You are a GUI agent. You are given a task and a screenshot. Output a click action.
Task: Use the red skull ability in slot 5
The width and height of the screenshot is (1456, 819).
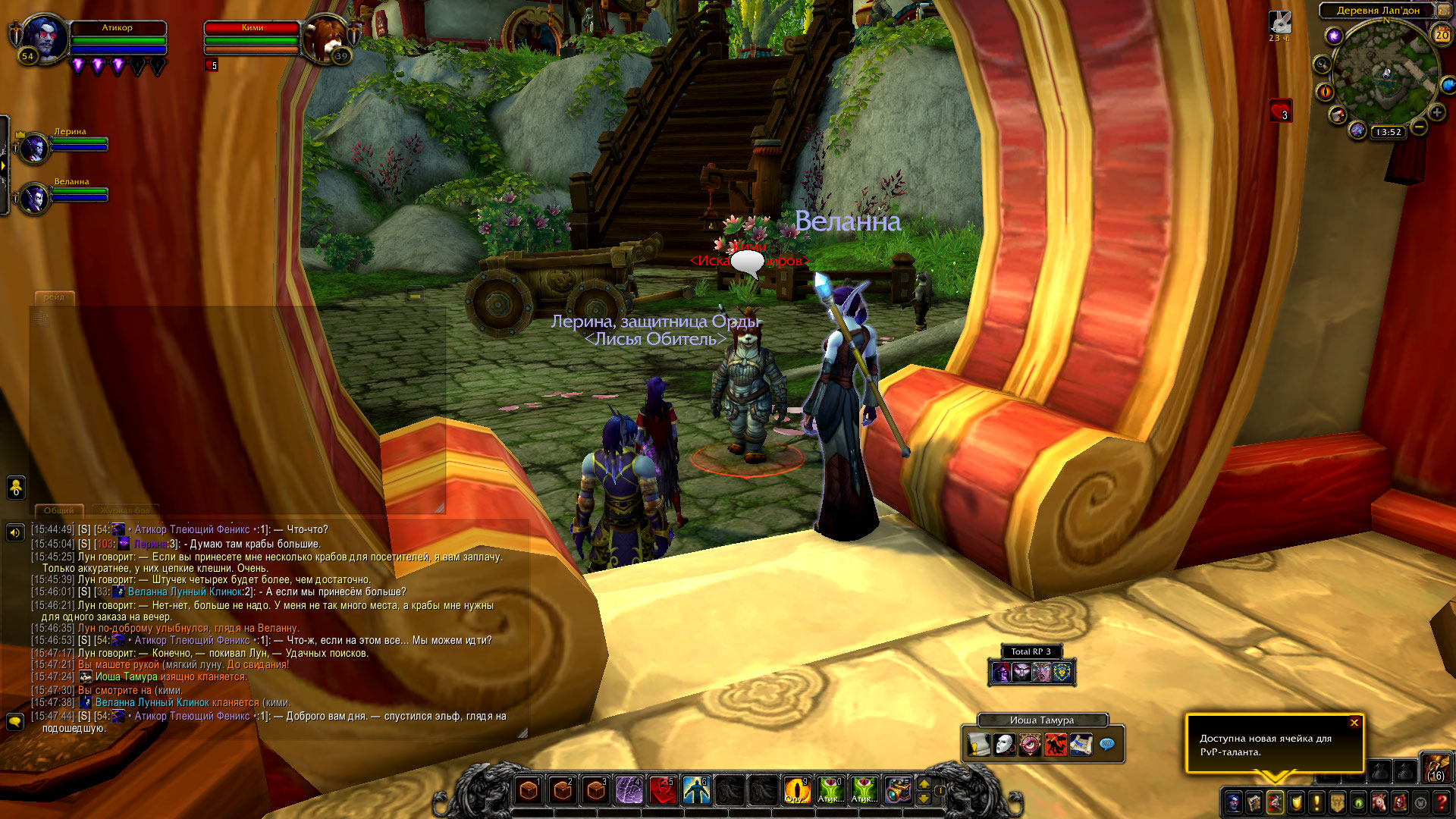pyautogui.click(x=663, y=790)
